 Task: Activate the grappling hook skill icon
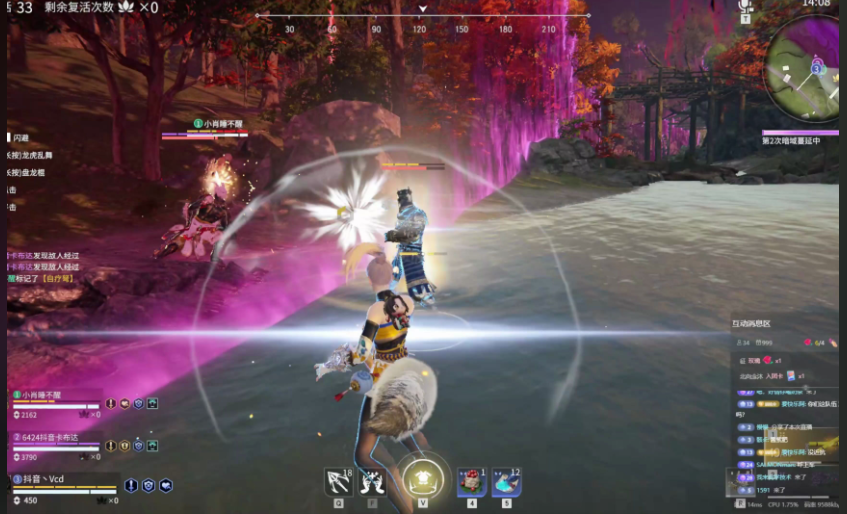pyautogui.click(x=337, y=482)
